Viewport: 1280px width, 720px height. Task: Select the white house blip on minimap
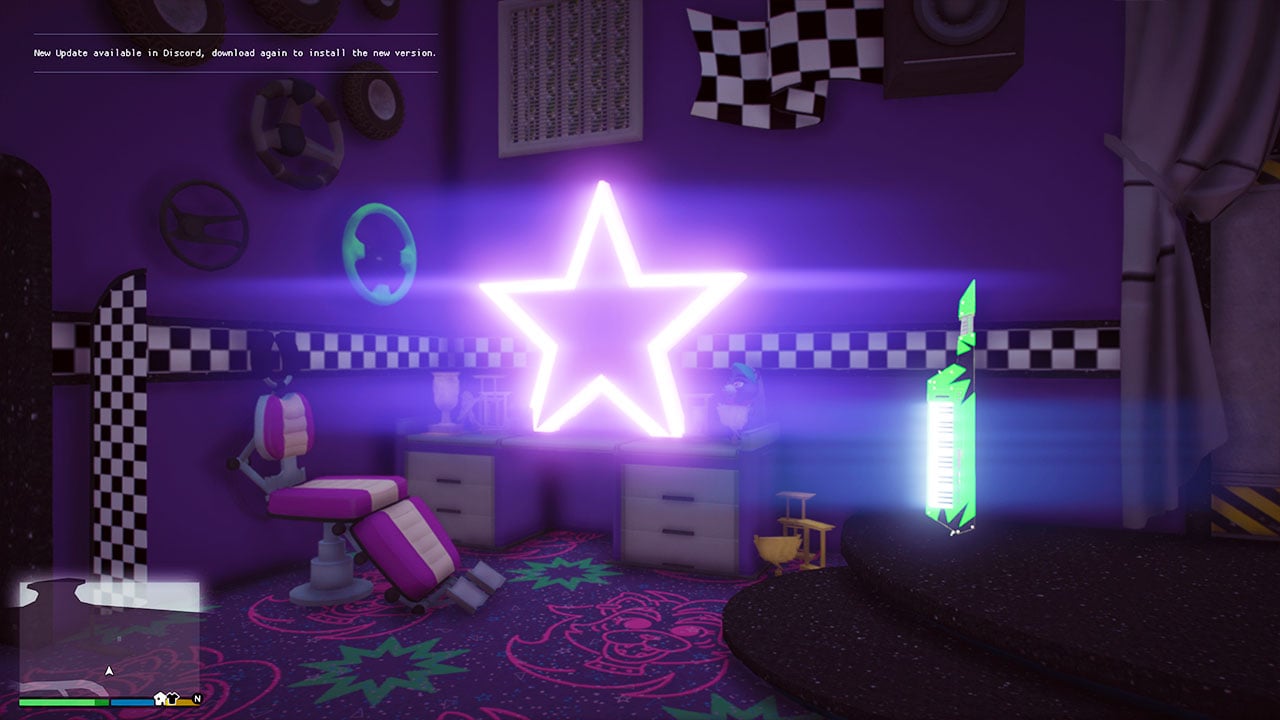point(160,698)
